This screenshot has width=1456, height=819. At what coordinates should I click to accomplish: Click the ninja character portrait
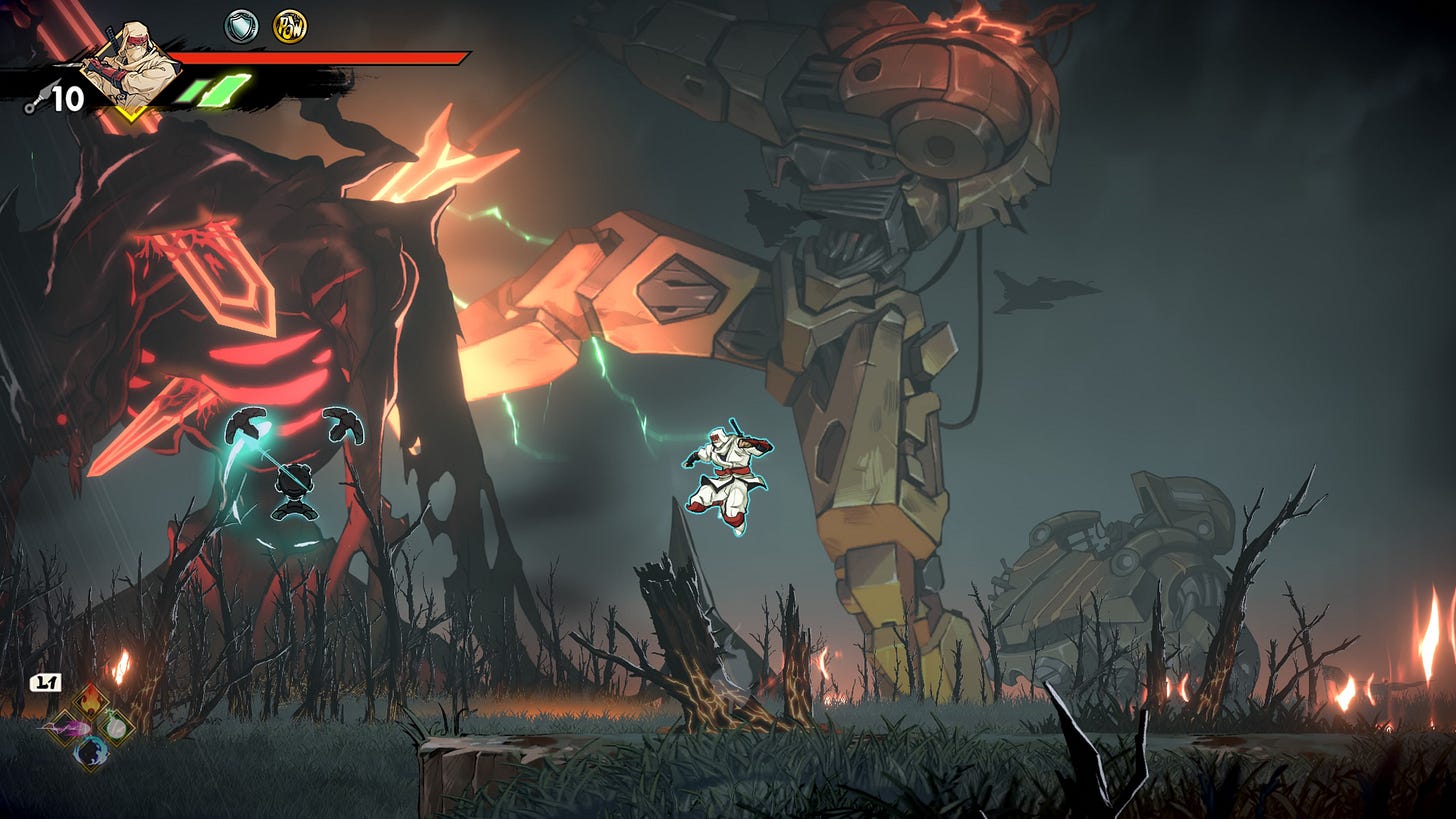click(133, 66)
